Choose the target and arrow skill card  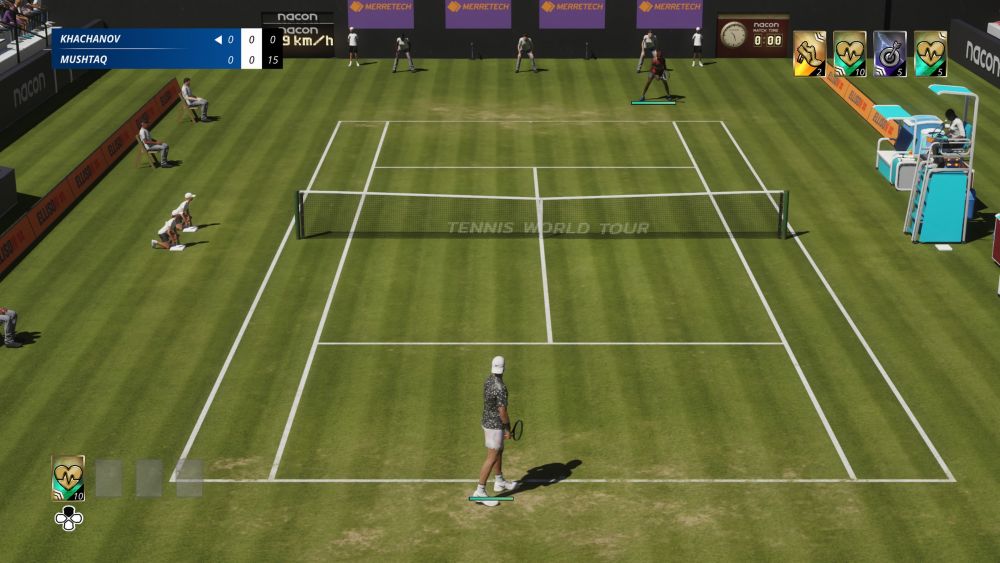point(889,53)
